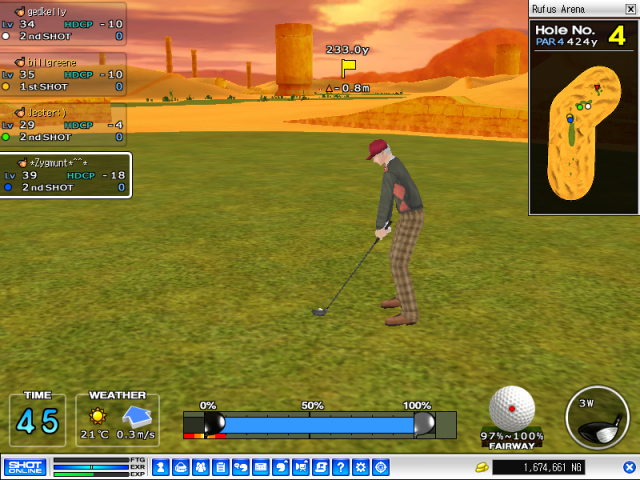Open the clipboard toolbar icon
Viewport: 640px width, 480px height.
220,467
